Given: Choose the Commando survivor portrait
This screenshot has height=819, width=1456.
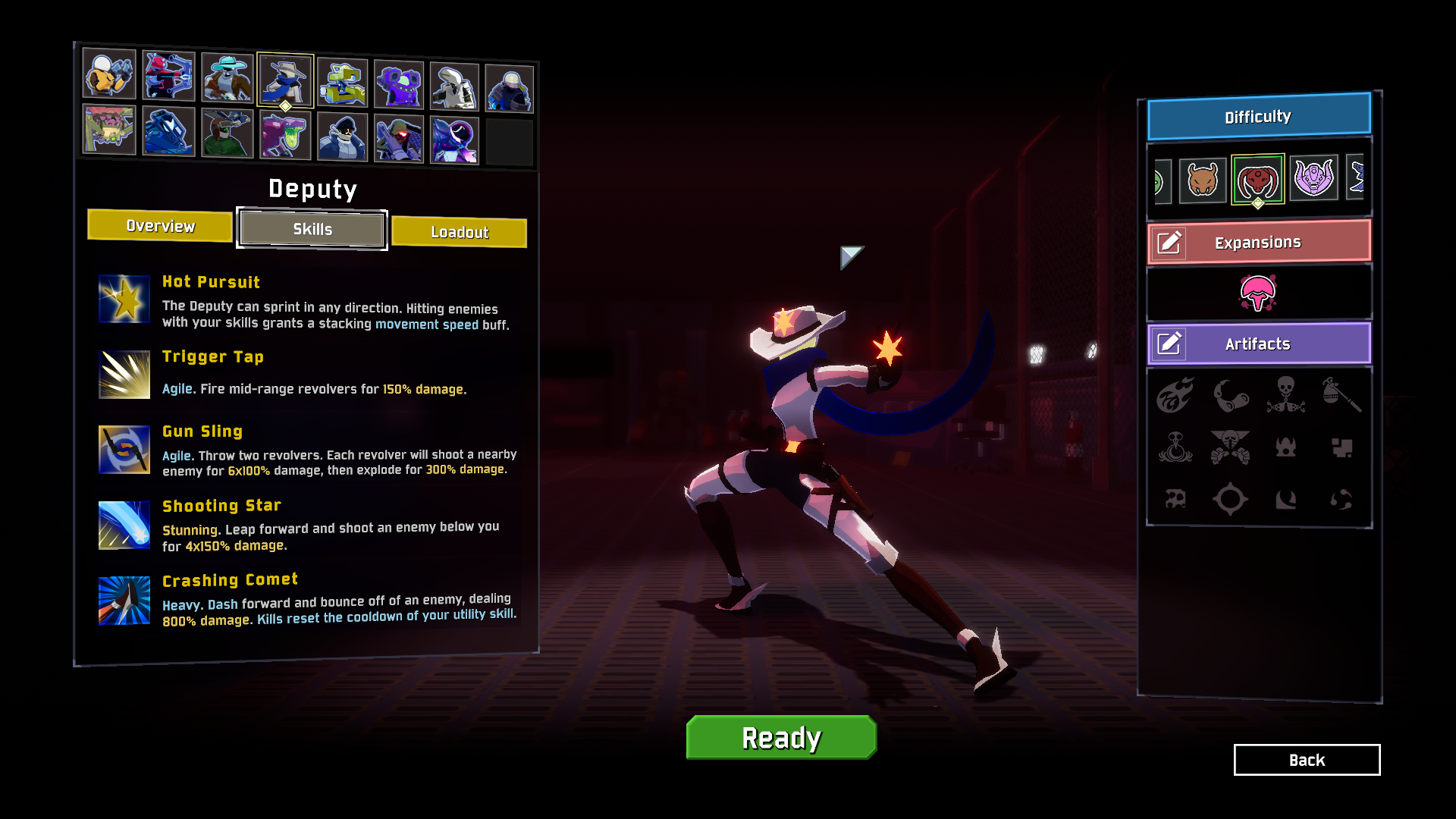Looking at the screenshot, I should click(109, 75).
